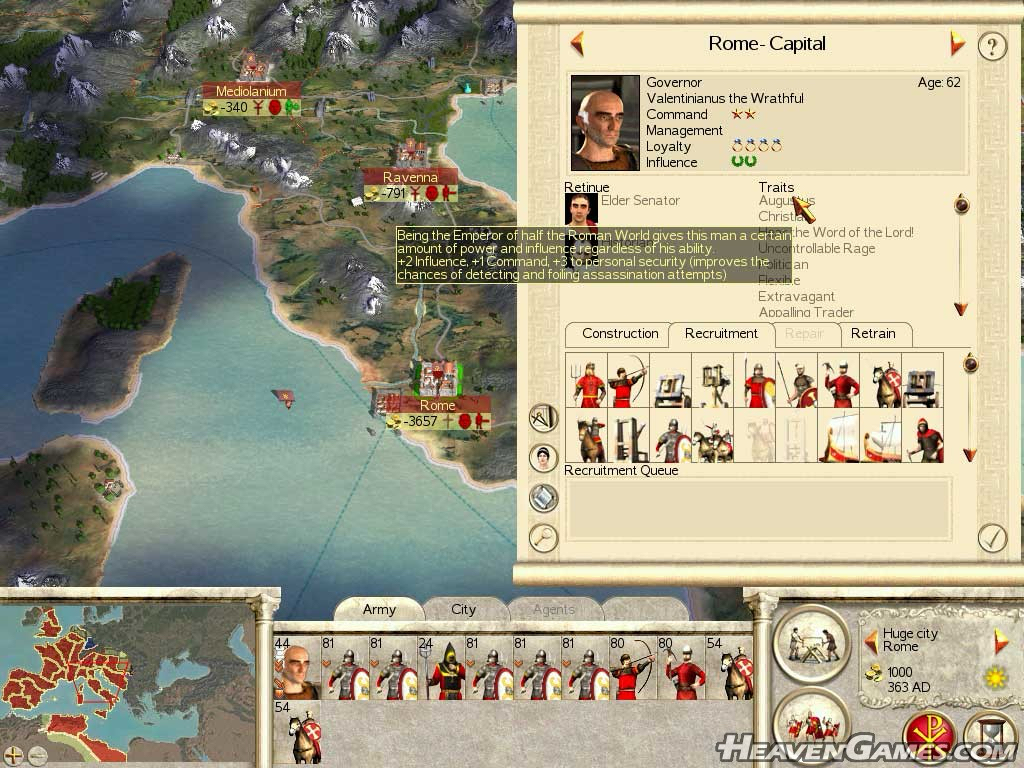Select the Recruitment tab
1024x768 pixels.
pyautogui.click(x=721, y=334)
